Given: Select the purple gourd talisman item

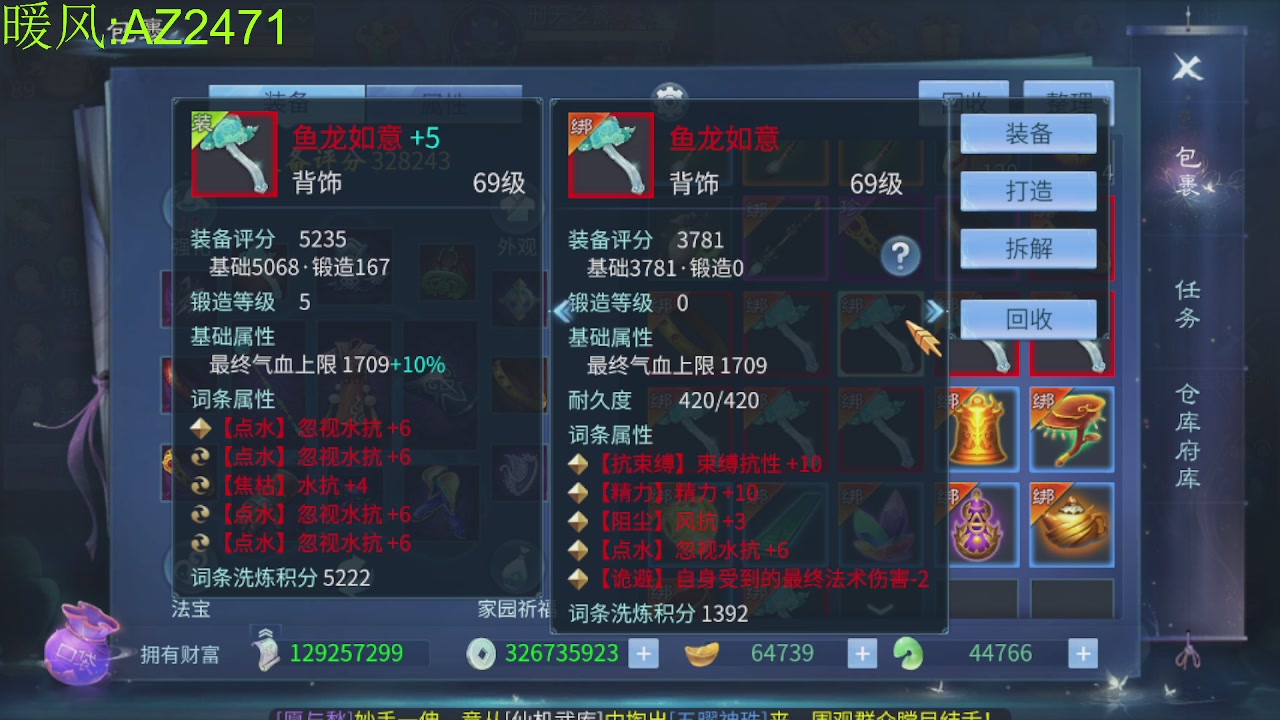Looking at the screenshot, I should click(x=978, y=523).
